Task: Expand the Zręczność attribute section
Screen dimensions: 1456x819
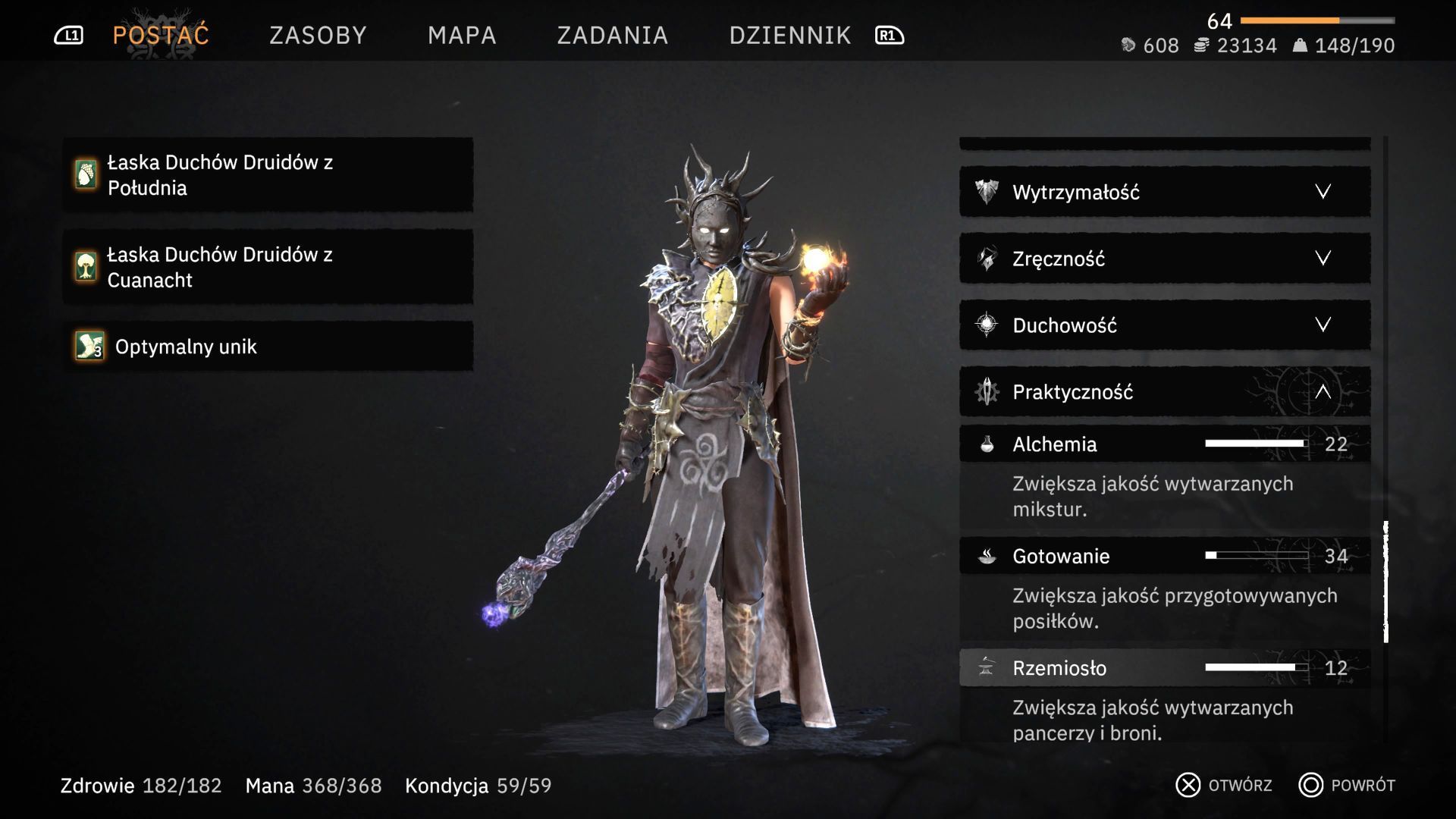Action: (1164, 259)
